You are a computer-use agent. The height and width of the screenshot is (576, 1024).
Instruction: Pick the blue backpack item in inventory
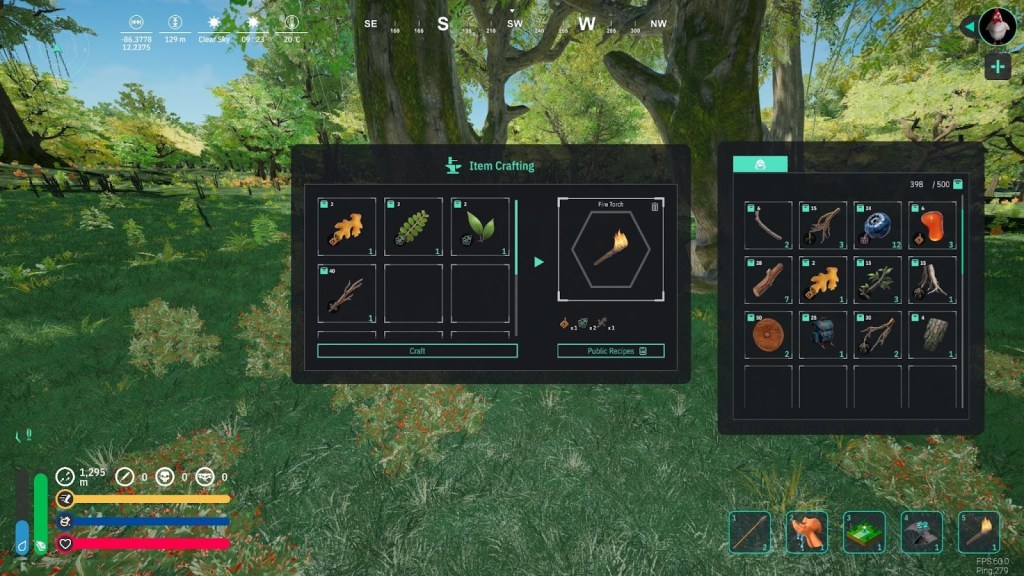point(823,335)
